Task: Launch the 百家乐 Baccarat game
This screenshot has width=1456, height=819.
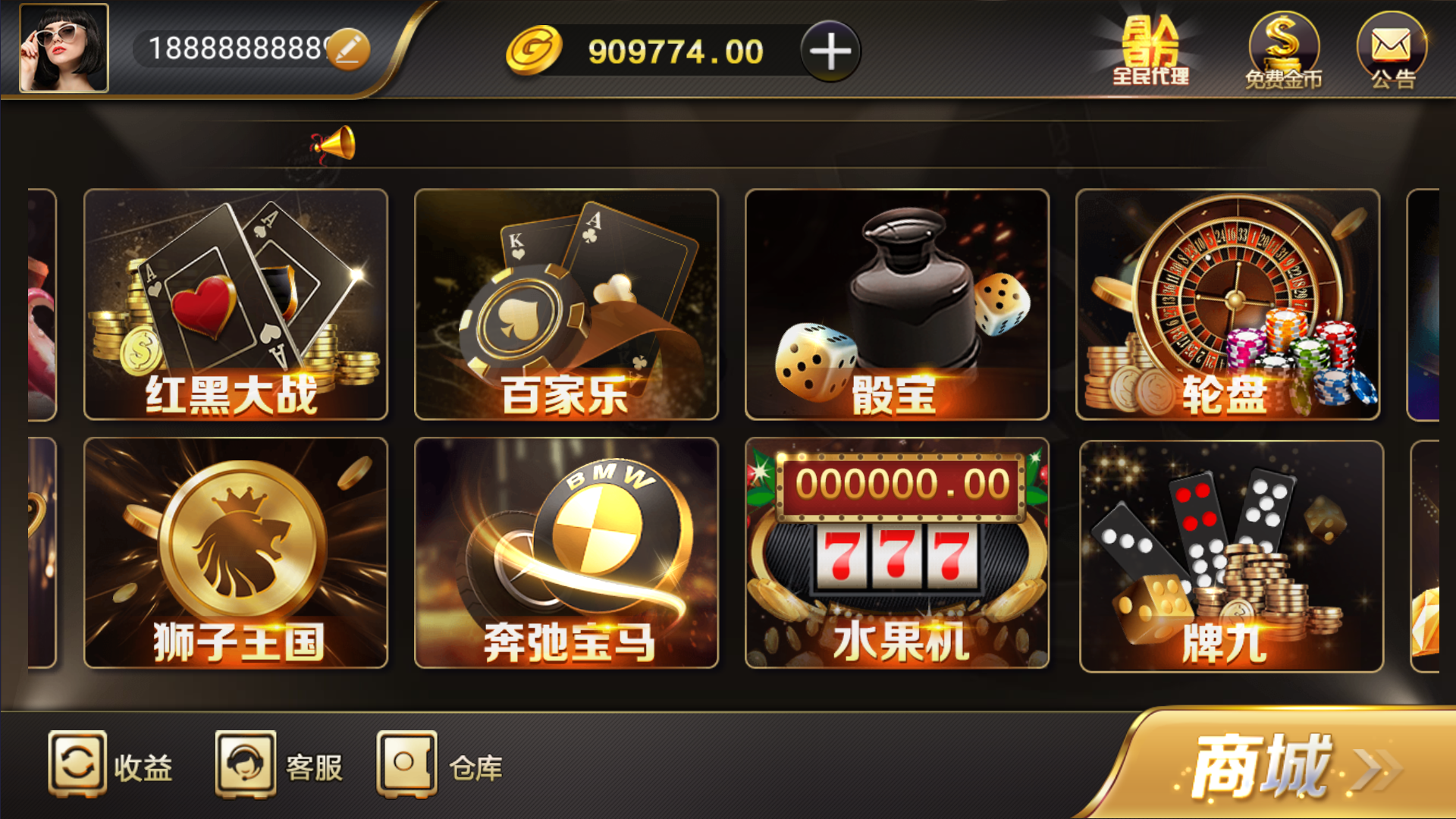Action: tap(566, 303)
